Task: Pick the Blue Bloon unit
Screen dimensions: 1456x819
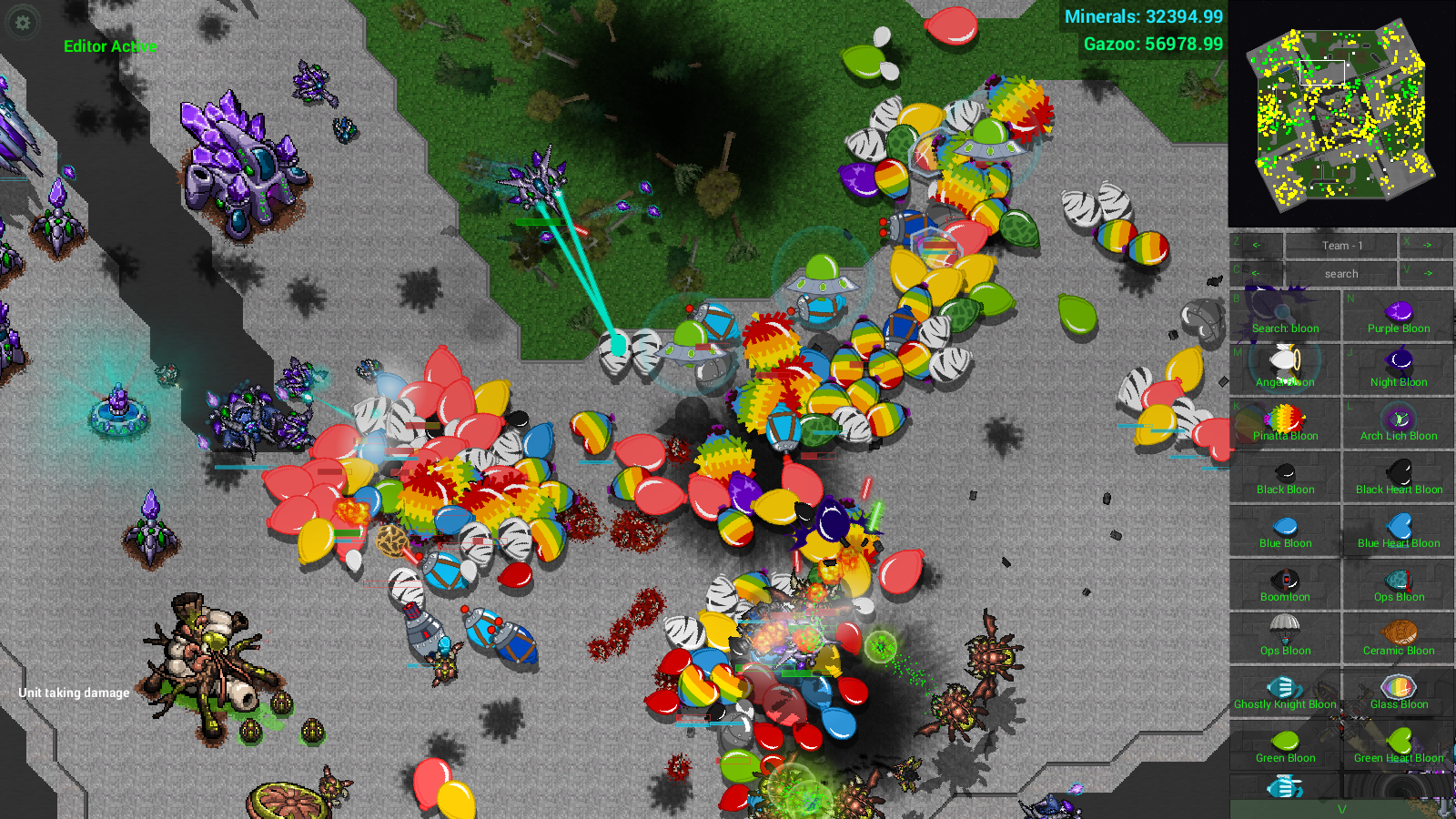Action: click(1285, 531)
